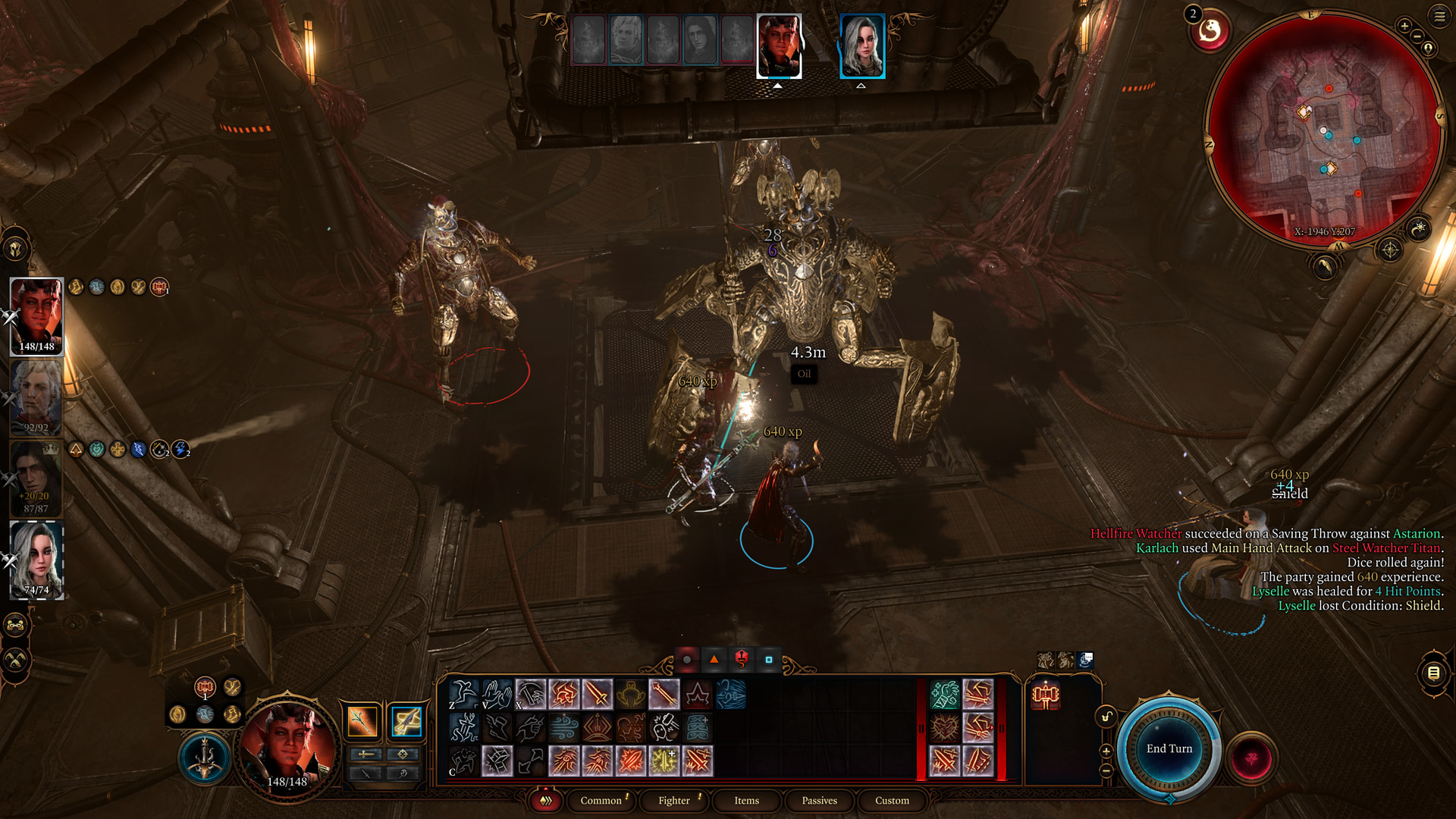The image size is (1456, 819).
Task: Switch hotbar to the Fighter tab
Action: pyautogui.click(x=673, y=801)
